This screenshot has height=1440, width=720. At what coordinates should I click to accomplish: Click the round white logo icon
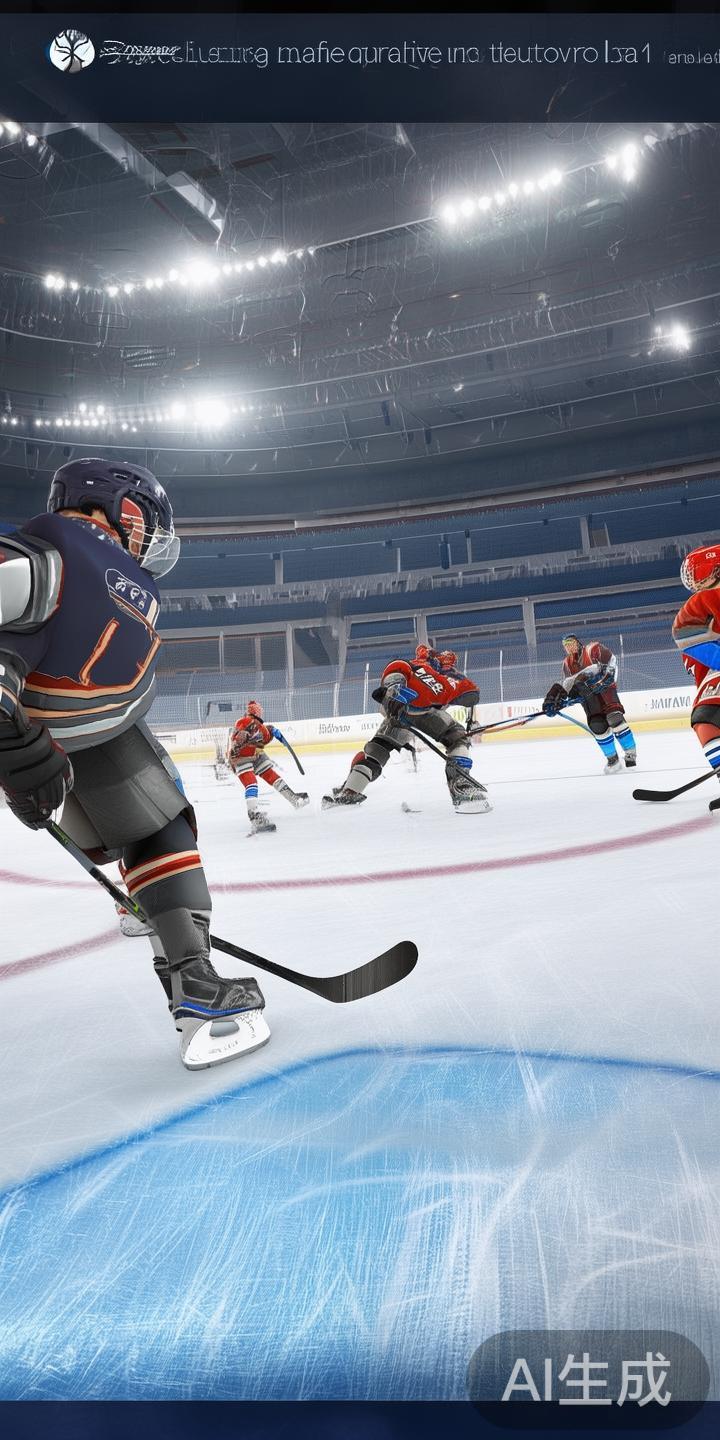(x=71, y=51)
